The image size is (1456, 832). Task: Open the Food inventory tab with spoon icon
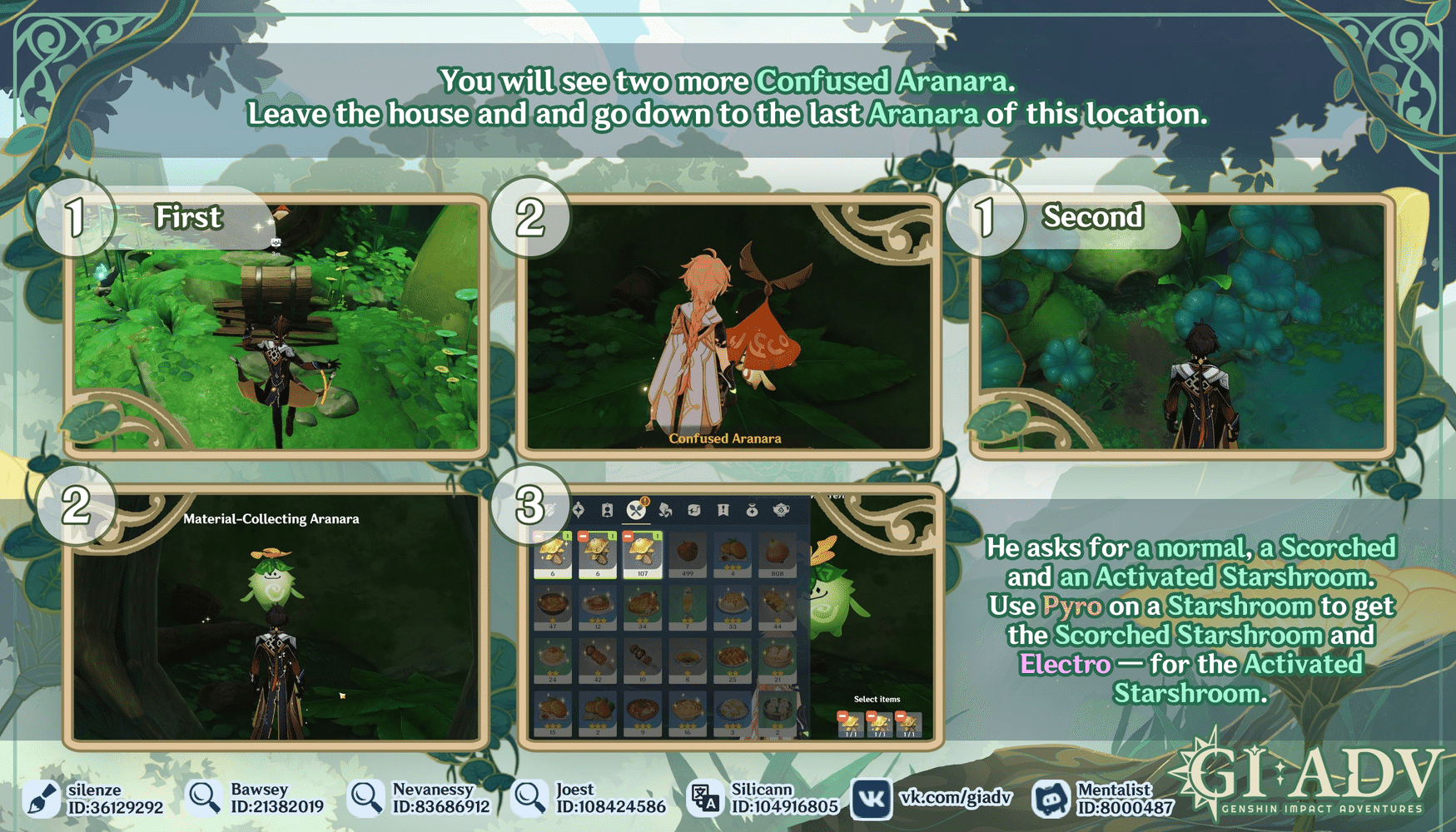(x=636, y=510)
